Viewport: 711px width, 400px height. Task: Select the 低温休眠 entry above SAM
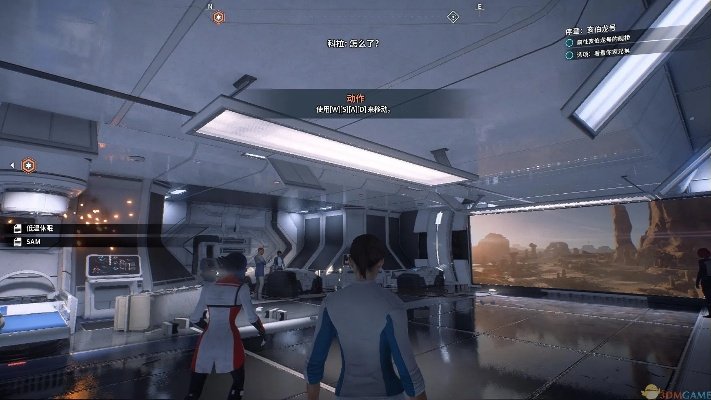pyautogui.click(x=42, y=228)
